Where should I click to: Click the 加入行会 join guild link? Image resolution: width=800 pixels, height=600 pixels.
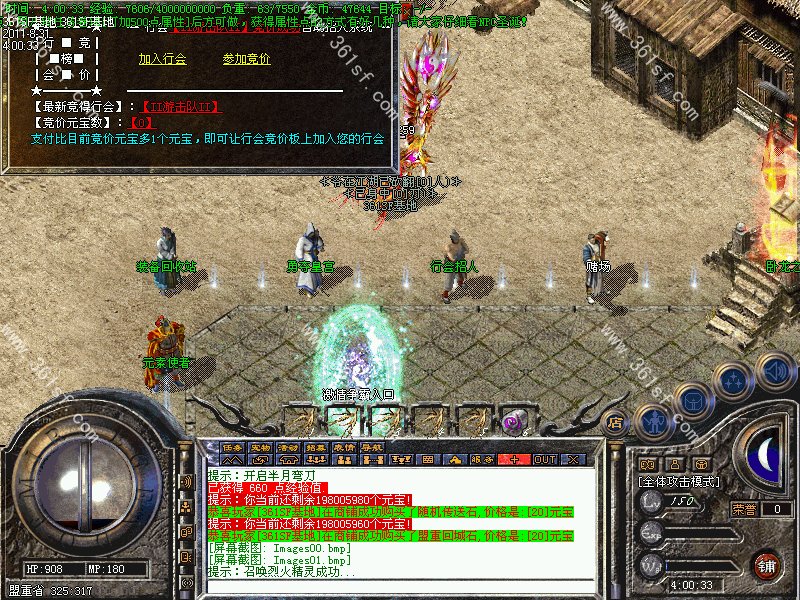(162, 59)
